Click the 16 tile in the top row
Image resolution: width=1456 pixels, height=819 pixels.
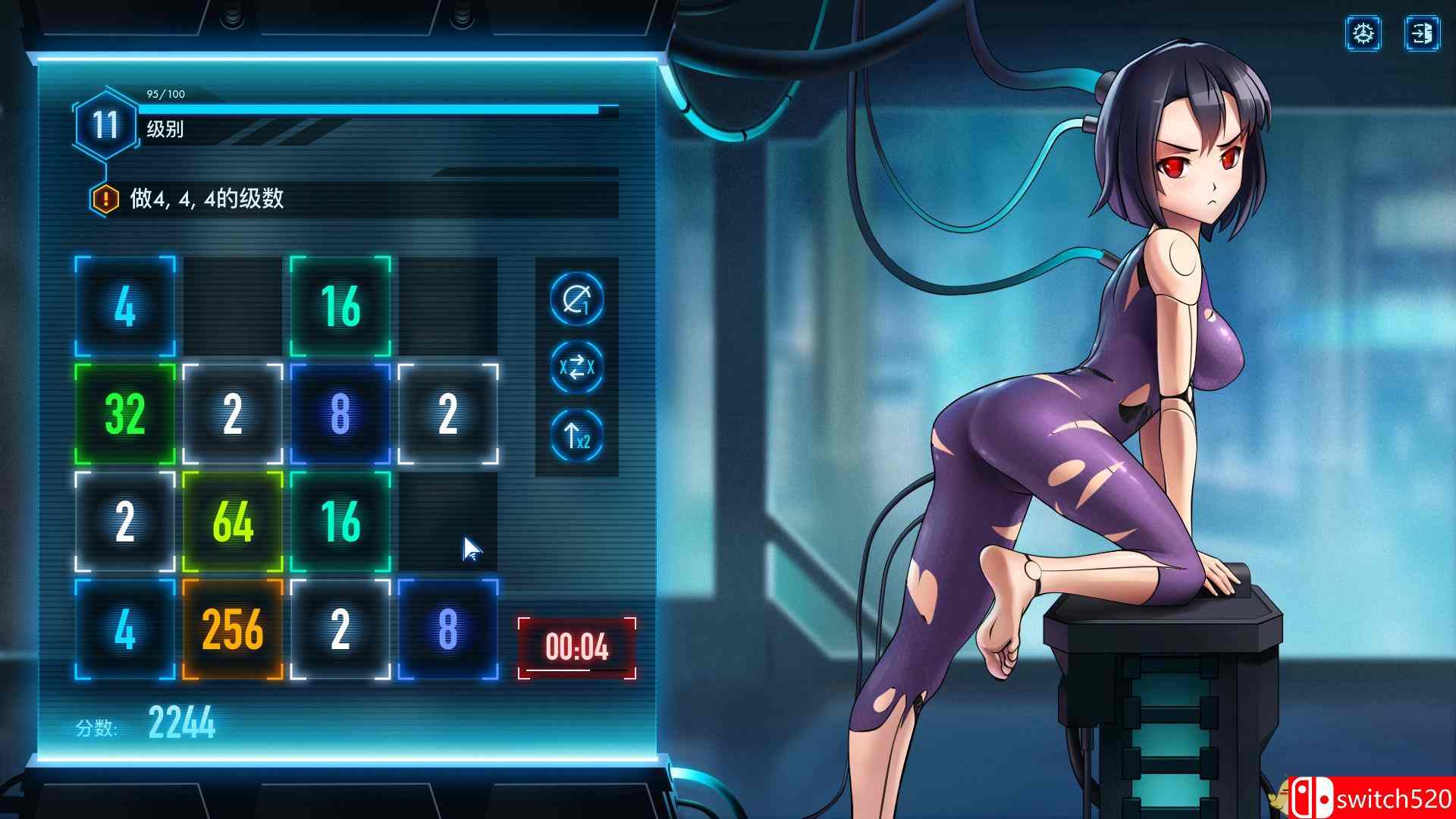[x=339, y=308]
